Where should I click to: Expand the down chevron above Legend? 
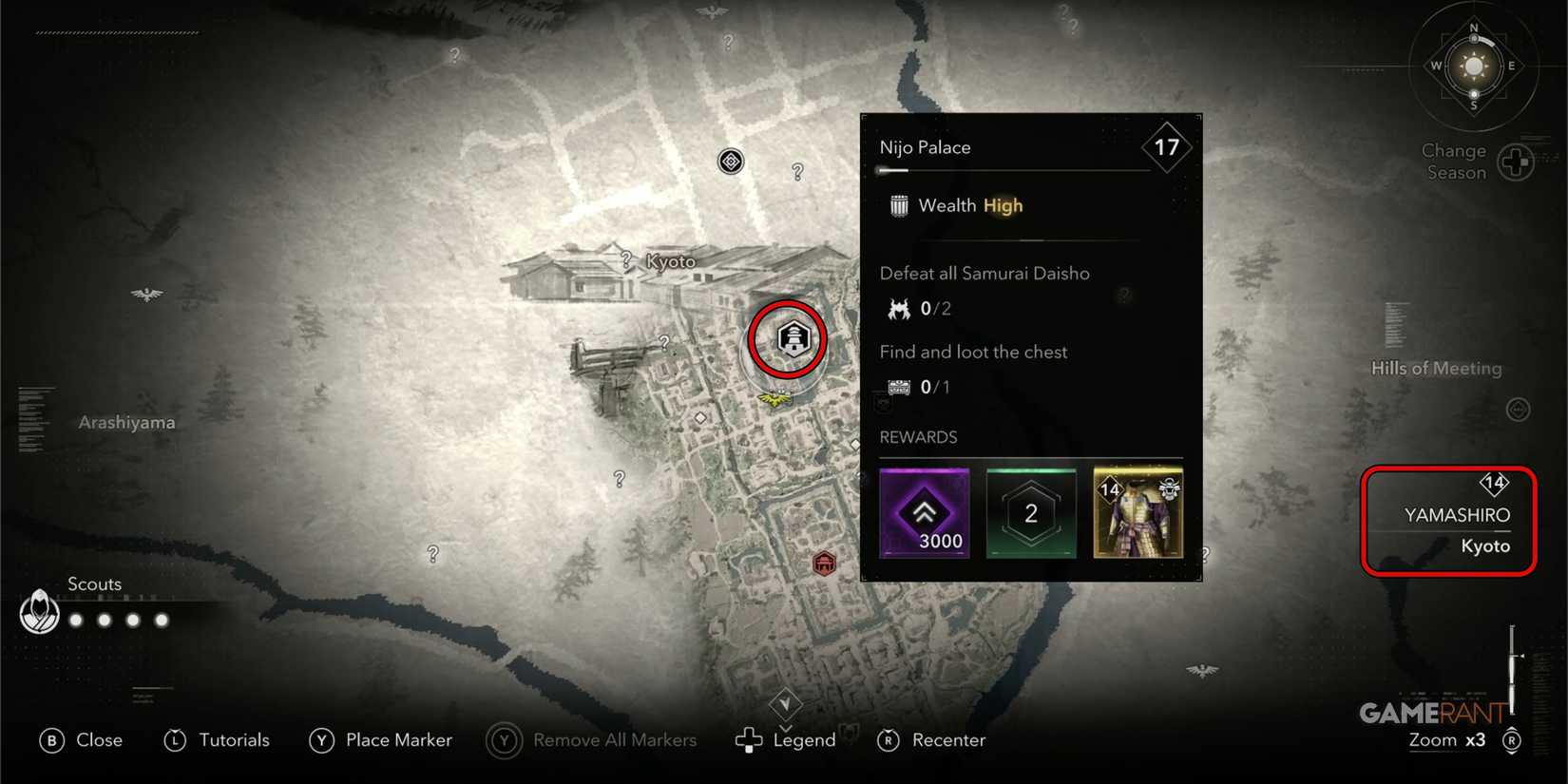786,703
